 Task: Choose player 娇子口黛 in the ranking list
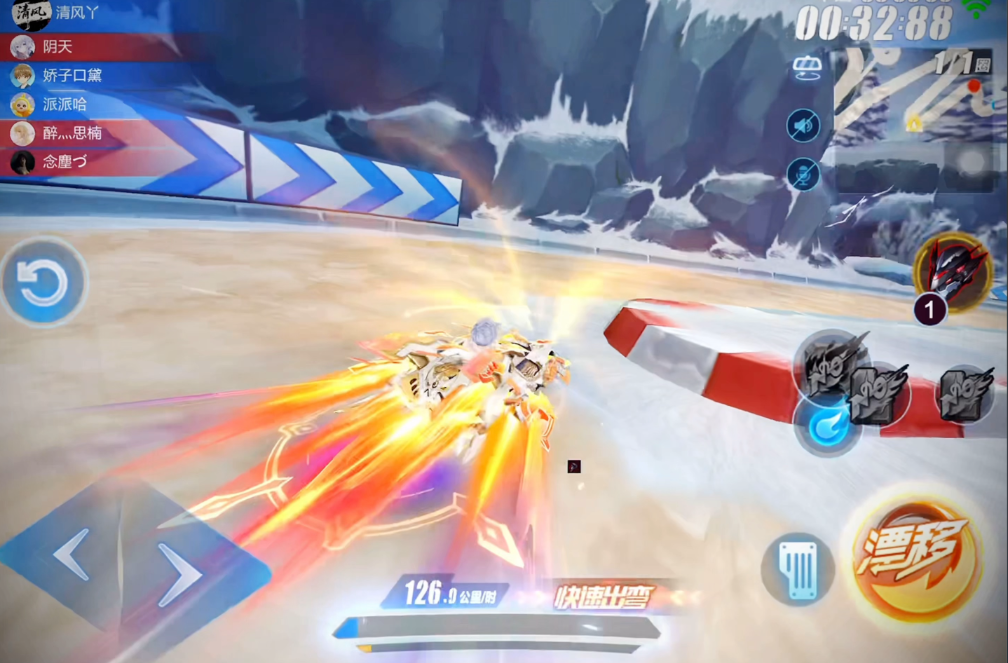pyautogui.click(x=71, y=76)
